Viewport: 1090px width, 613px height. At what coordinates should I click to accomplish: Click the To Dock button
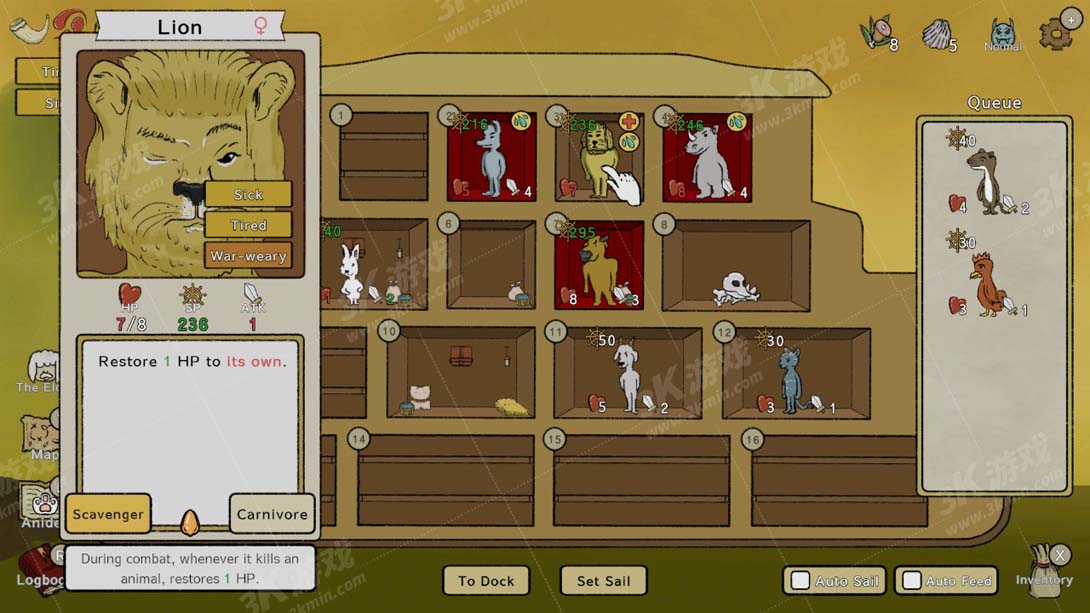point(486,581)
